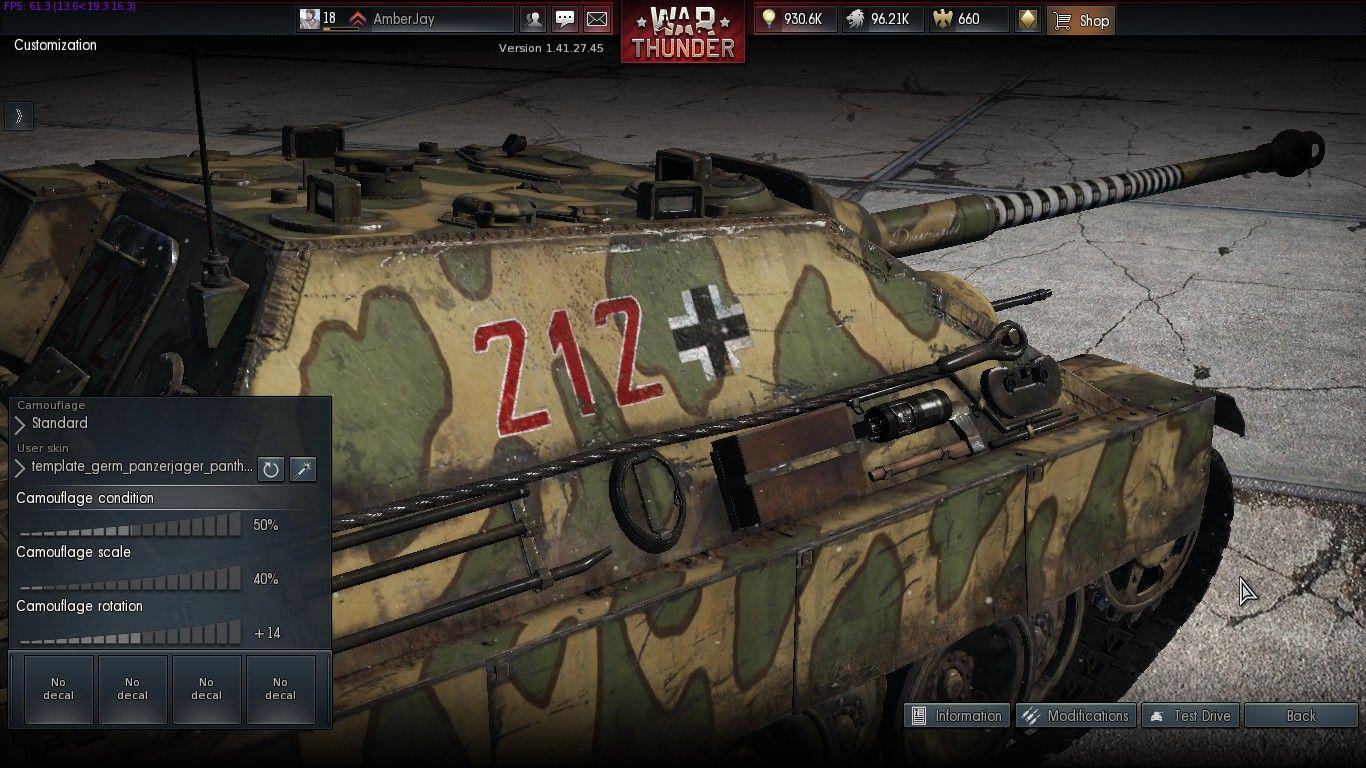Adjust the Camouflage condition slider
Image resolution: width=1366 pixels, height=768 pixels.
pyautogui.click(x=130, y=525)
